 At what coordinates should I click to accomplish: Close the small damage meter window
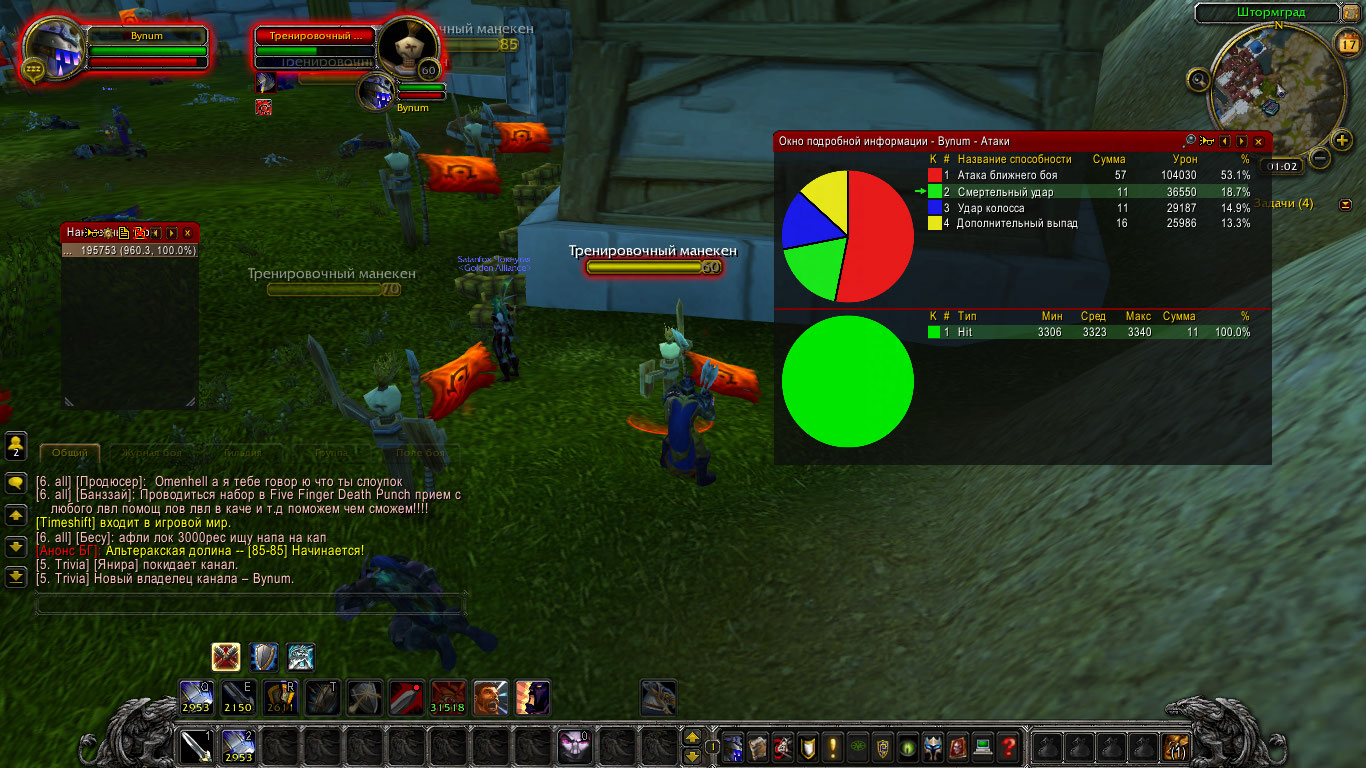click(187, 233)
